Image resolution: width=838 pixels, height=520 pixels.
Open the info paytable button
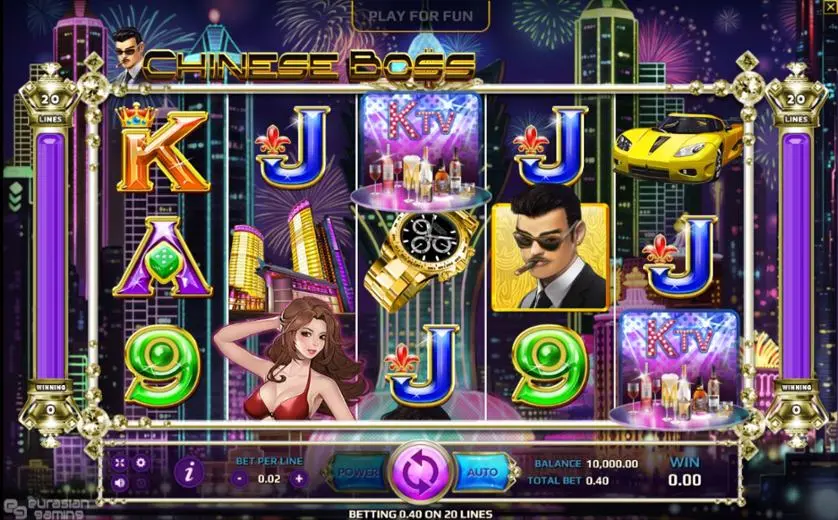point(188,471)
